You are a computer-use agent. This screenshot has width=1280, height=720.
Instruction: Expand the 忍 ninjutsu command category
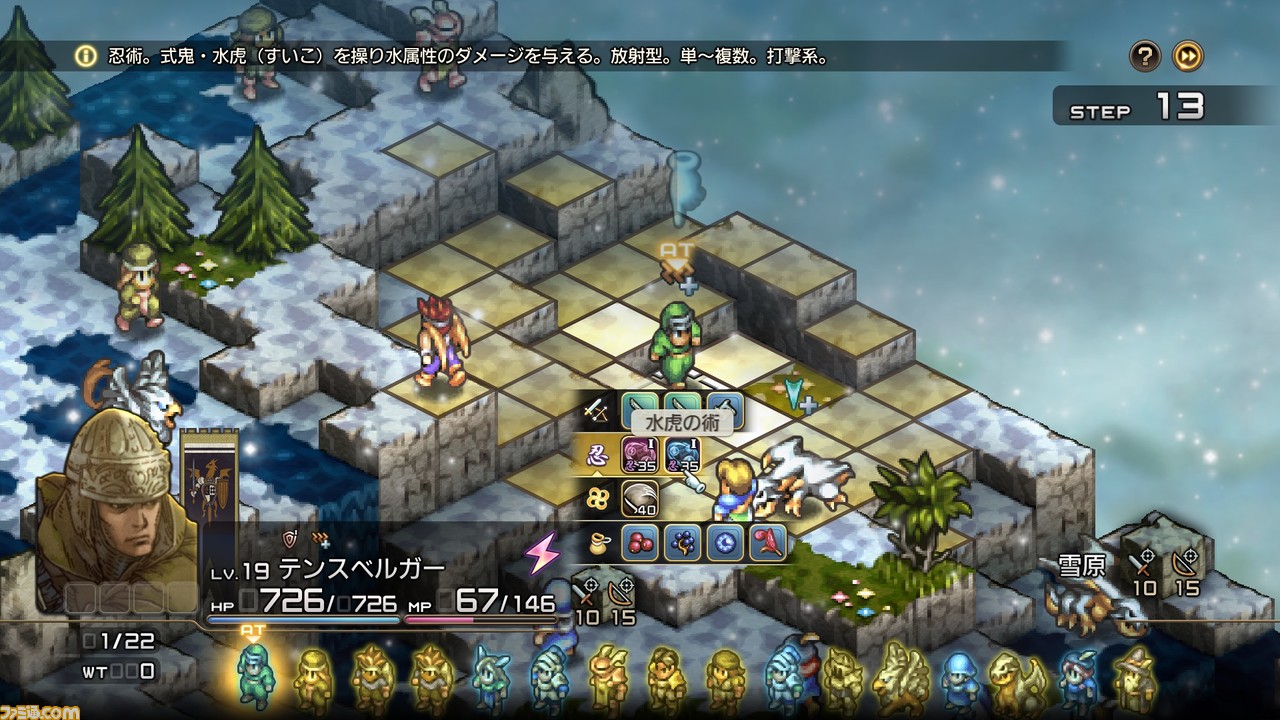pos(595,454)
